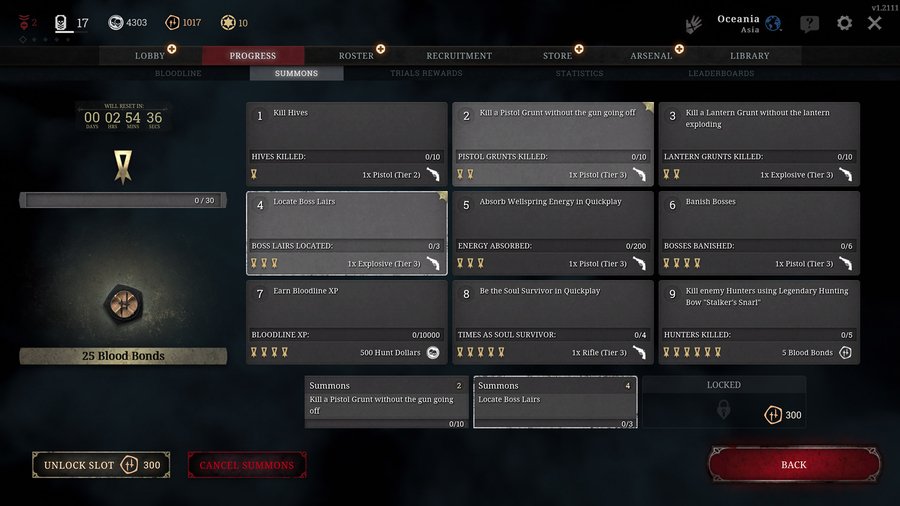Show the Bloodline sub-tab
Viewport: 900px width, 506px height.
click(178, 74)
